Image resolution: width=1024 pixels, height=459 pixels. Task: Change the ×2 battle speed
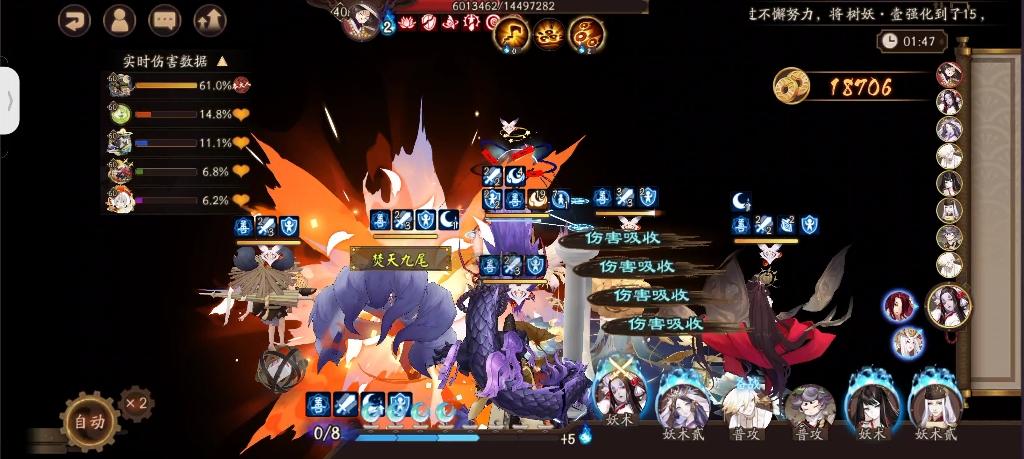coord(135,403)
